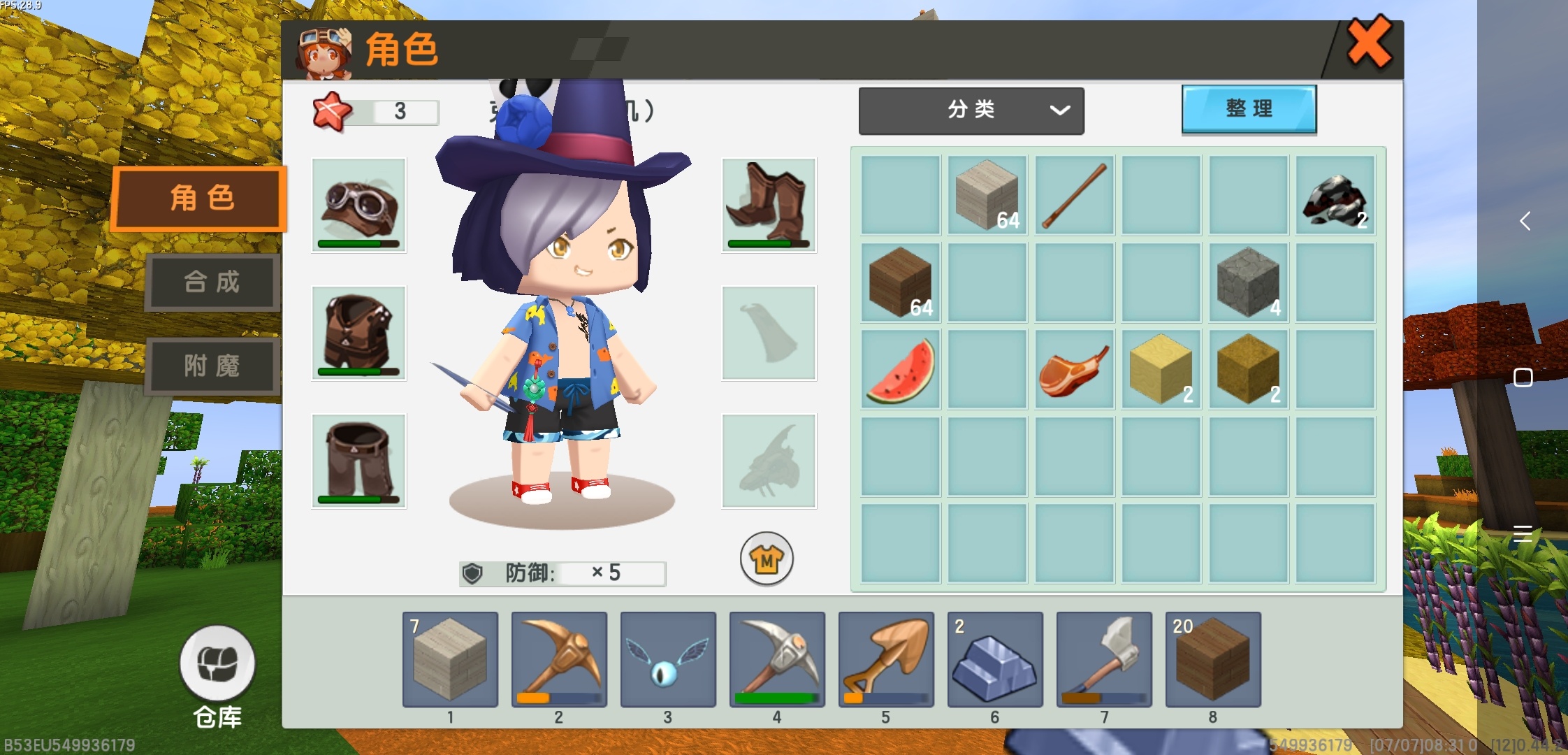Click the orange shirt skin button
Image resolution: width=1568 pixels, height=755 pixels.
coord(767,559)
